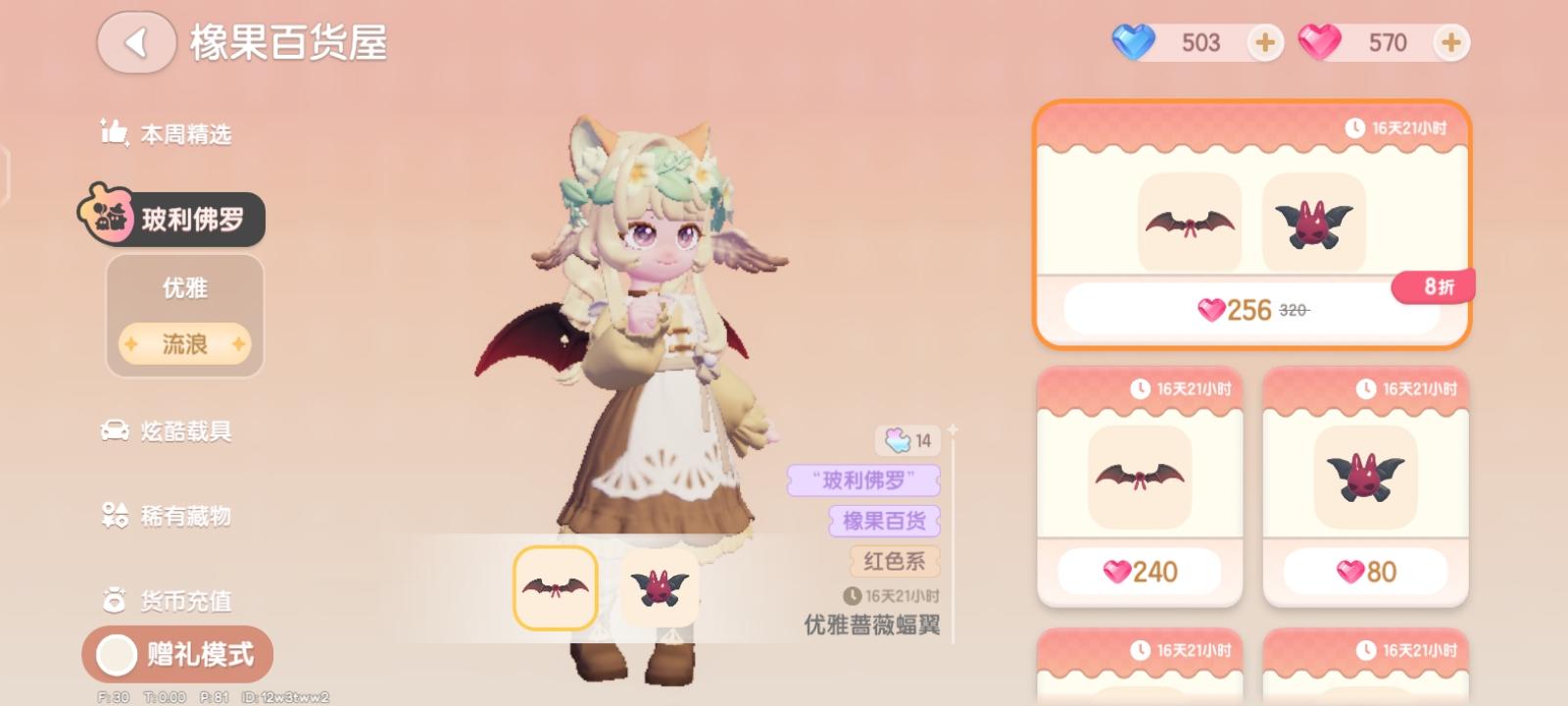The width and height of the screenshot is (1568, 706).
Task: Select the 炫酷载具 vehicle icon
Action: pyautogui.click(x=116, y=431)
